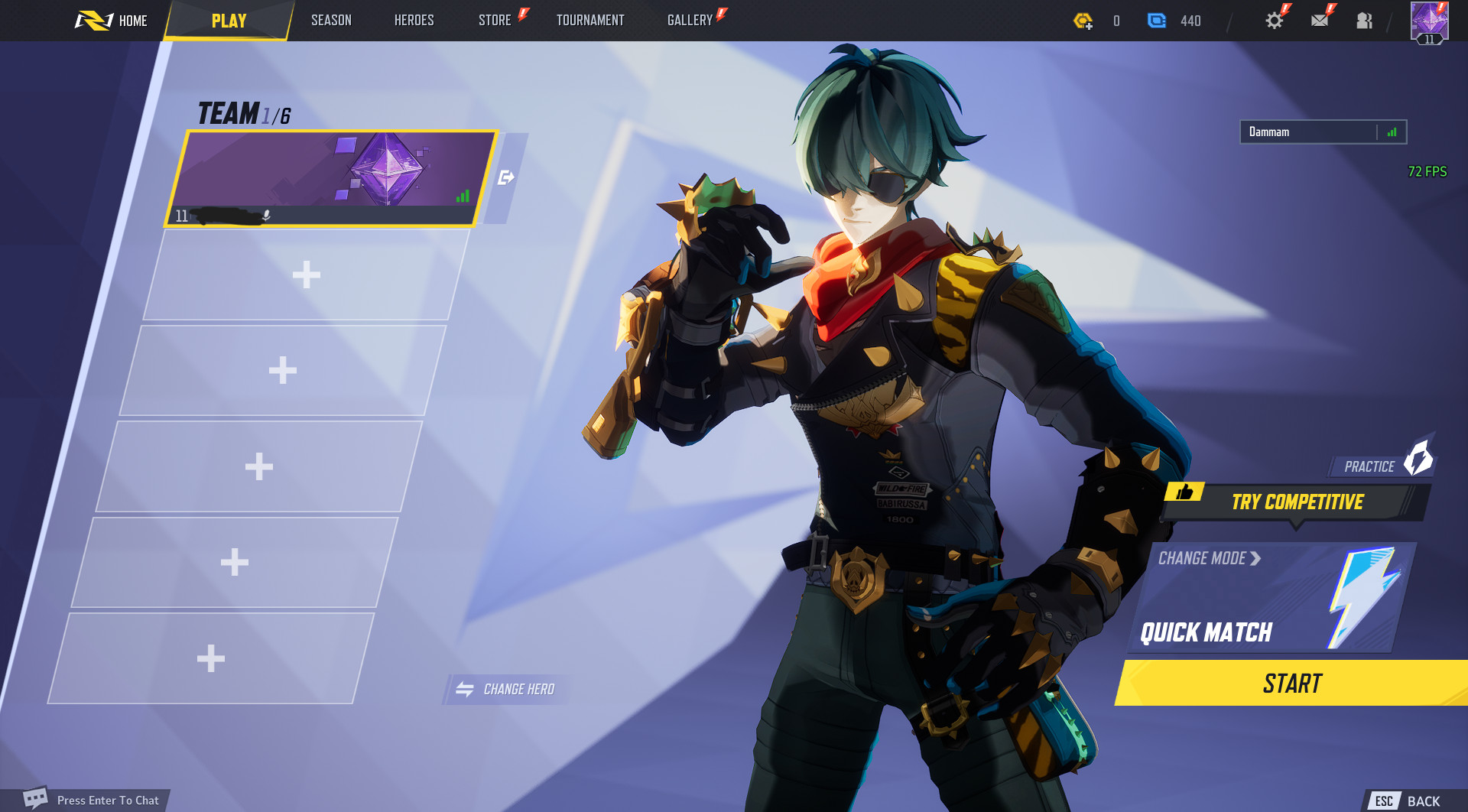This screenshot has height=812, width=1468.
Task: Add currency with the gold coin plus icon
Action: click(x=1083, y=21)
